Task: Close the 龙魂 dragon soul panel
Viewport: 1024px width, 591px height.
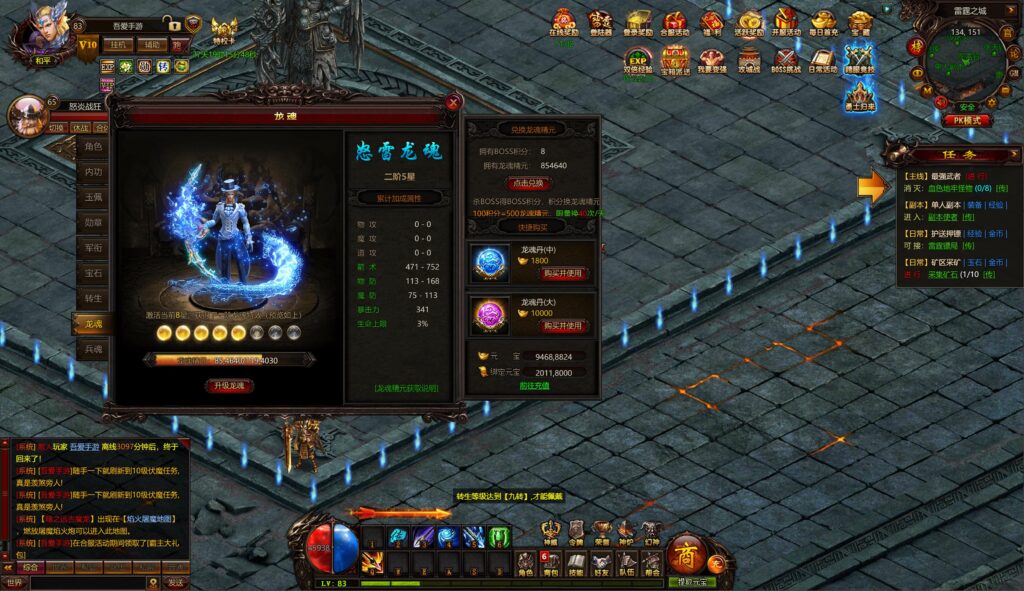Action: [454, 102]
